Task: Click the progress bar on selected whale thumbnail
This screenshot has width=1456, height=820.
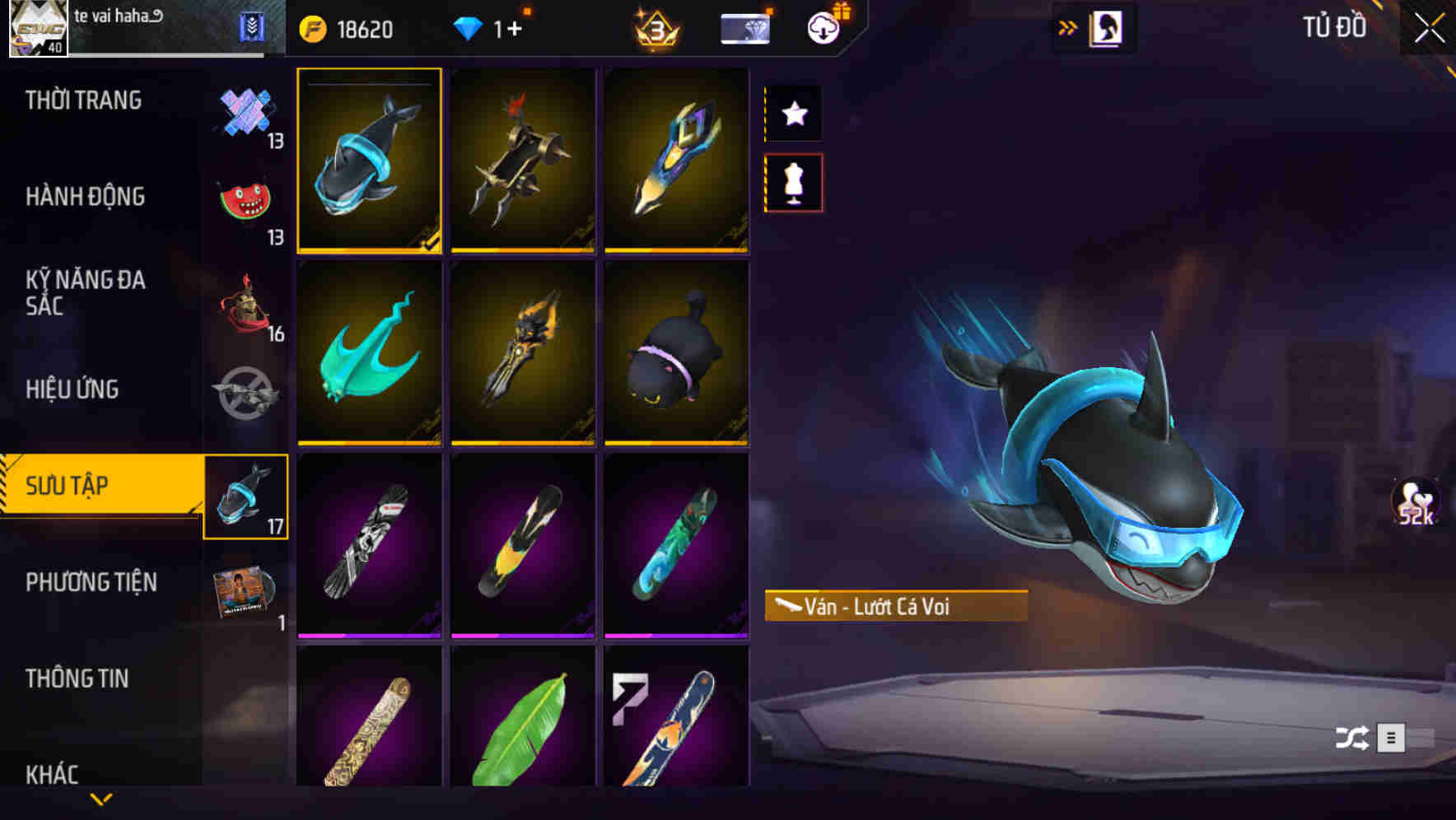Action: pyautogui.click(x=368, y=82)
